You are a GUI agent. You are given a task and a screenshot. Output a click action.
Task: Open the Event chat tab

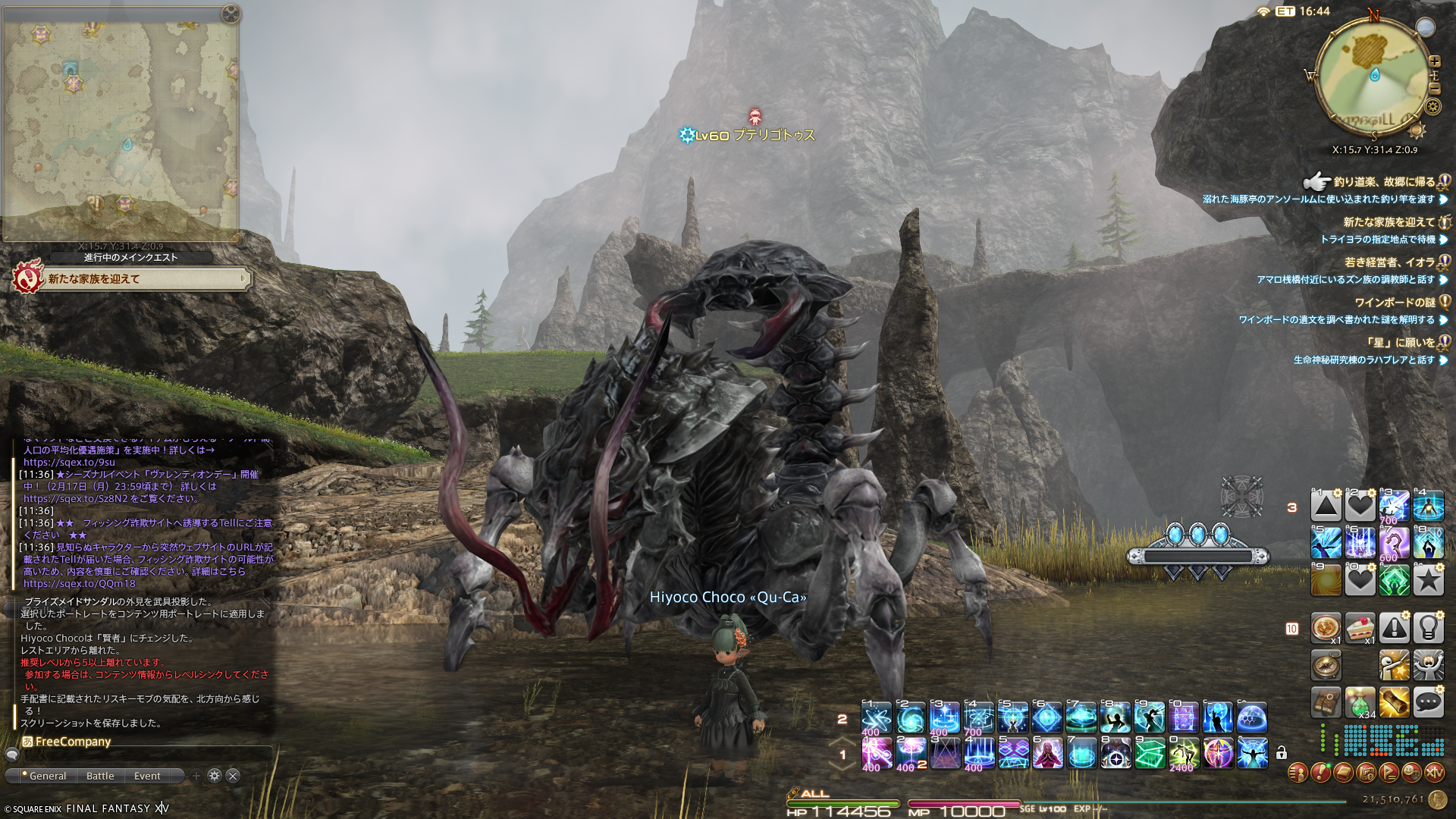(x=147, y=776)
